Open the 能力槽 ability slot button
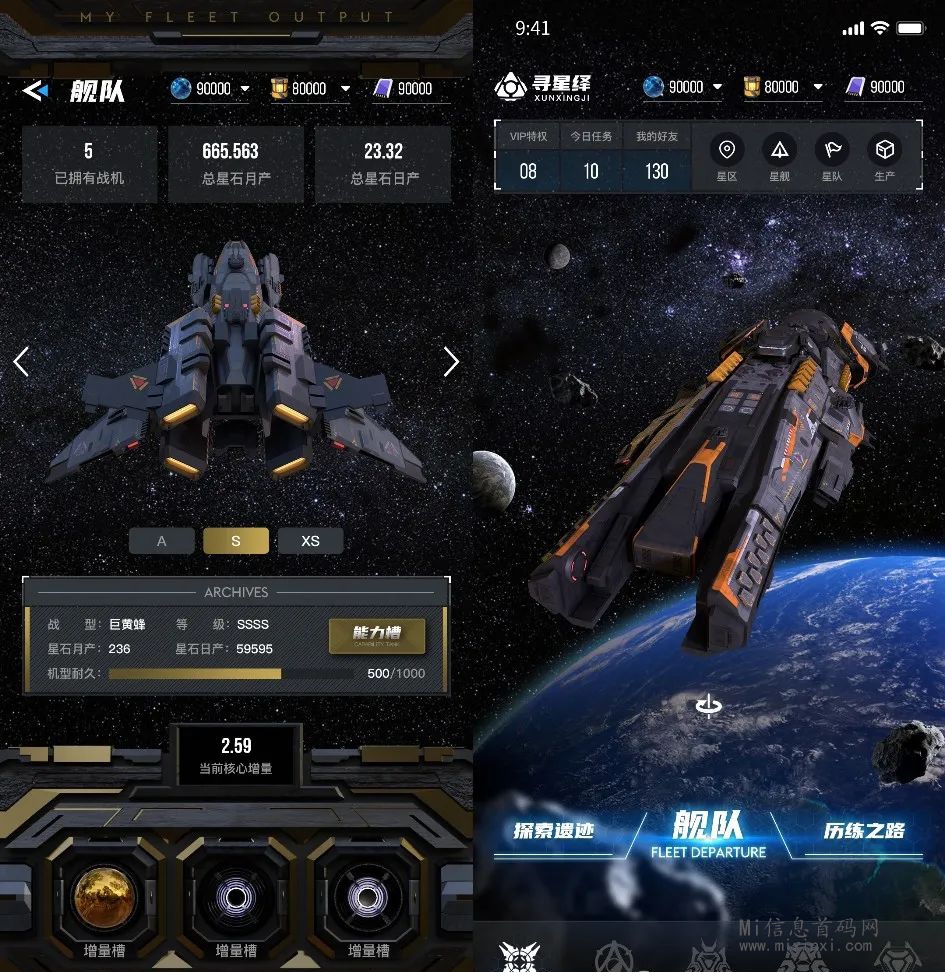Viewport: 945px width, 972px height. click(376, 635)
